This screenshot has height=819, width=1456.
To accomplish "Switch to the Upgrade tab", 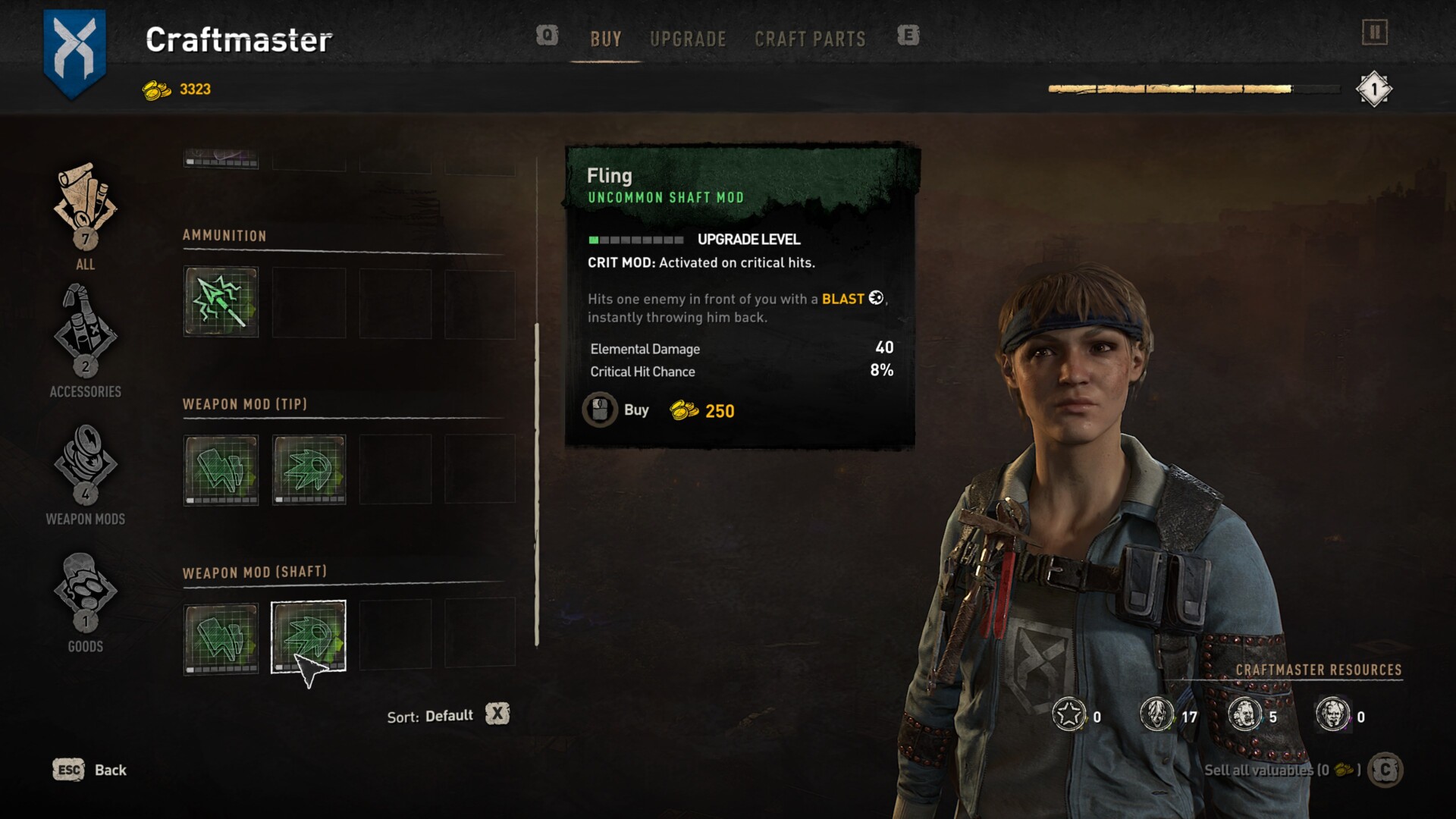I will [688, 39].
